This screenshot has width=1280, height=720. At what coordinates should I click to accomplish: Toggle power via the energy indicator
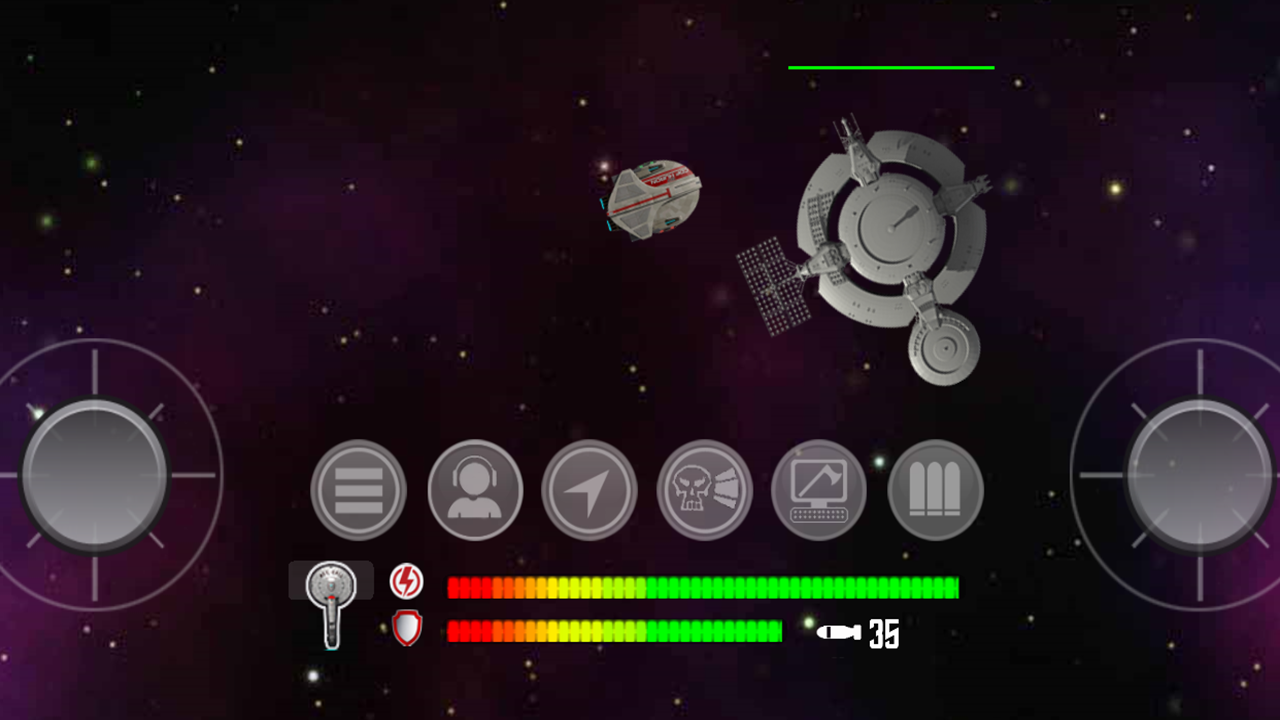click(x=408, y=581)
